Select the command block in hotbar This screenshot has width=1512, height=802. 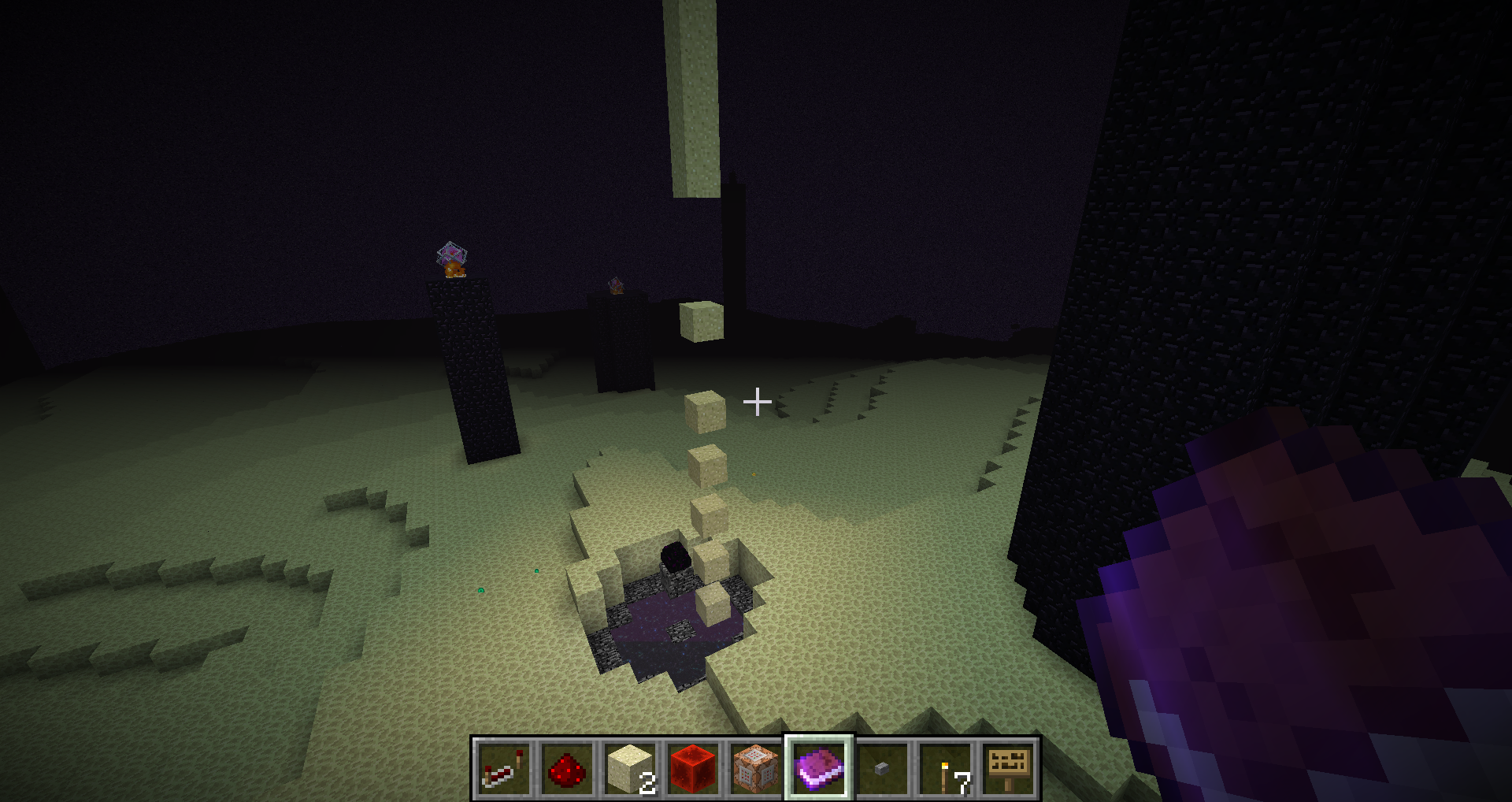(756, 768)
